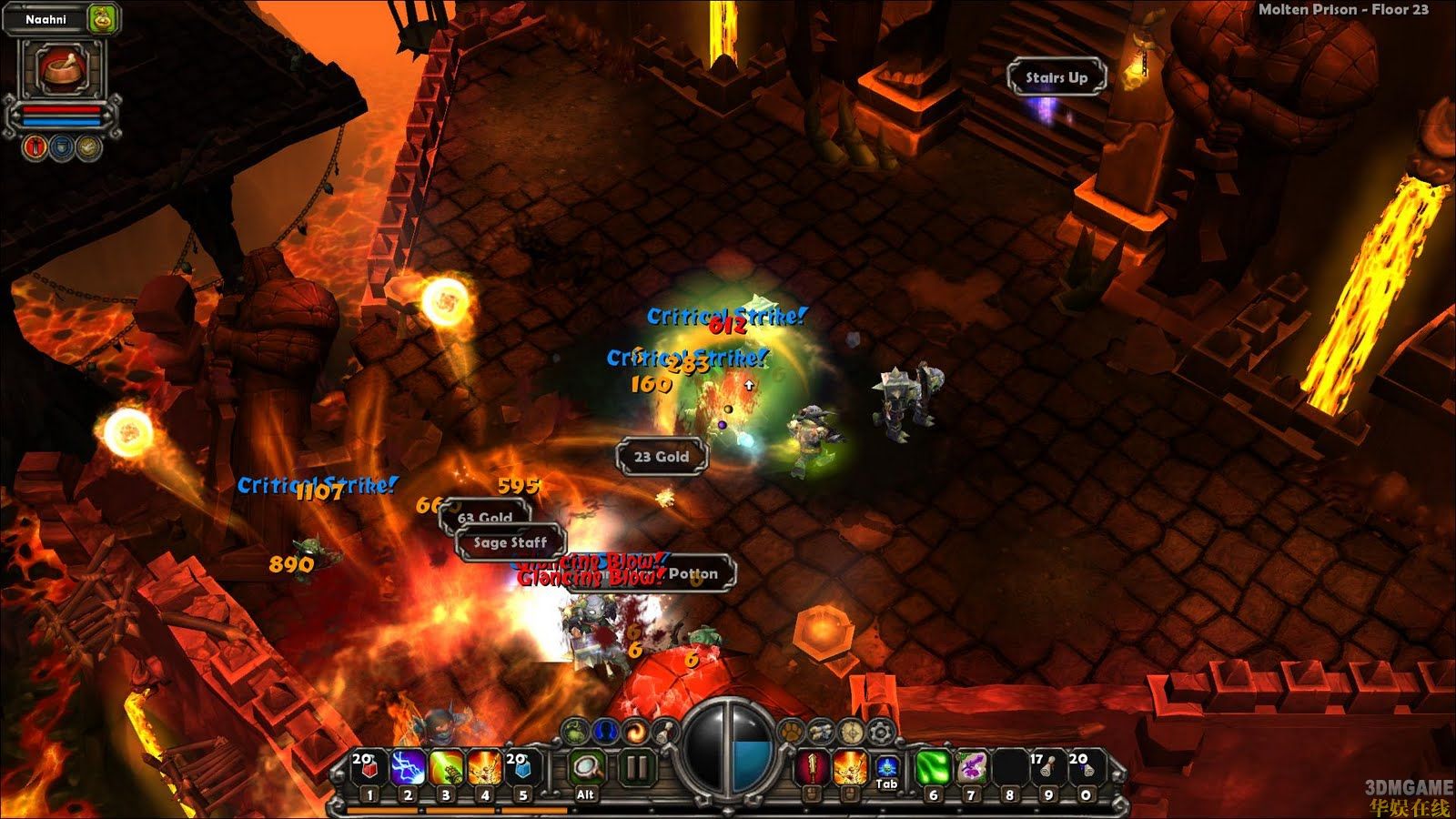
Task: Set pet to aggressive red sword stance
Action: click(35, 147)
